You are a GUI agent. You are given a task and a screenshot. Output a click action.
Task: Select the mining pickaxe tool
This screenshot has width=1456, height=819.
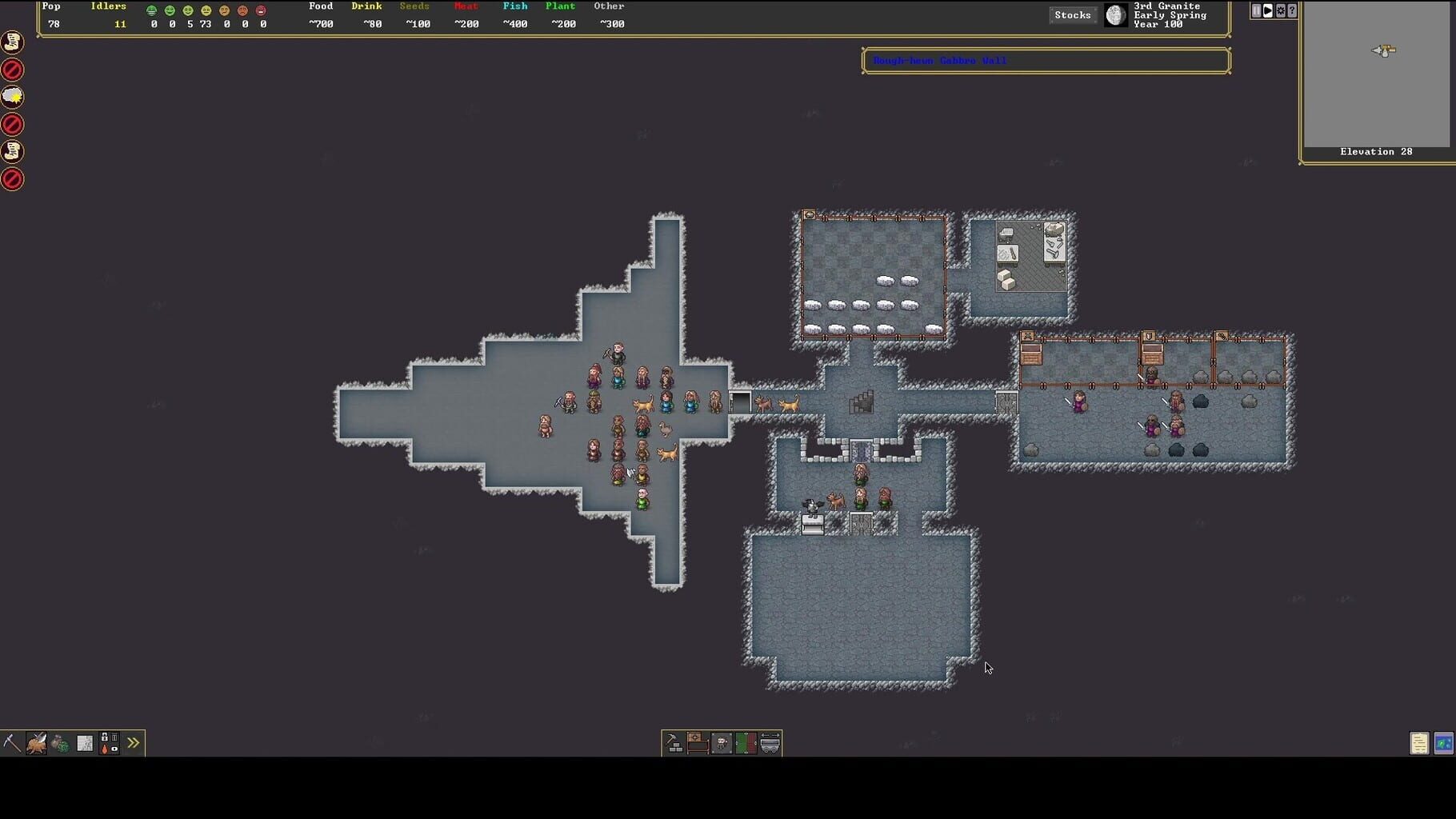10,742
